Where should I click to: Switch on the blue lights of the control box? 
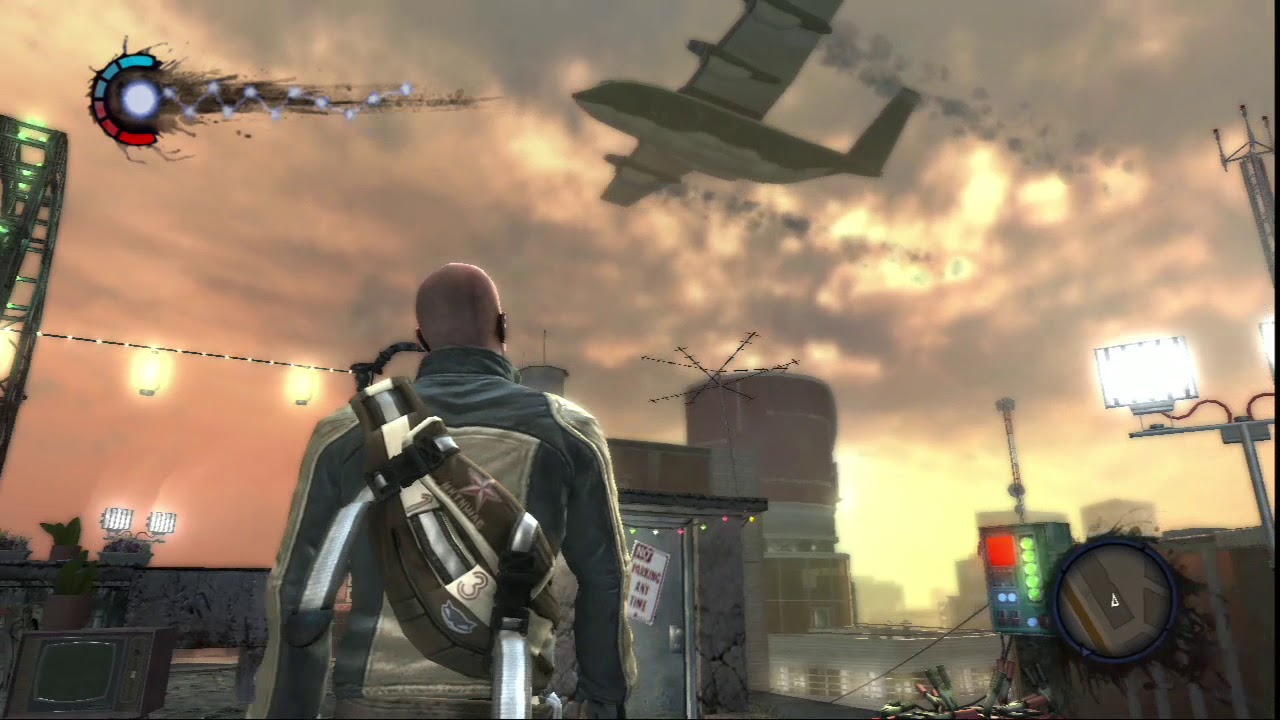pos(1007,596)
